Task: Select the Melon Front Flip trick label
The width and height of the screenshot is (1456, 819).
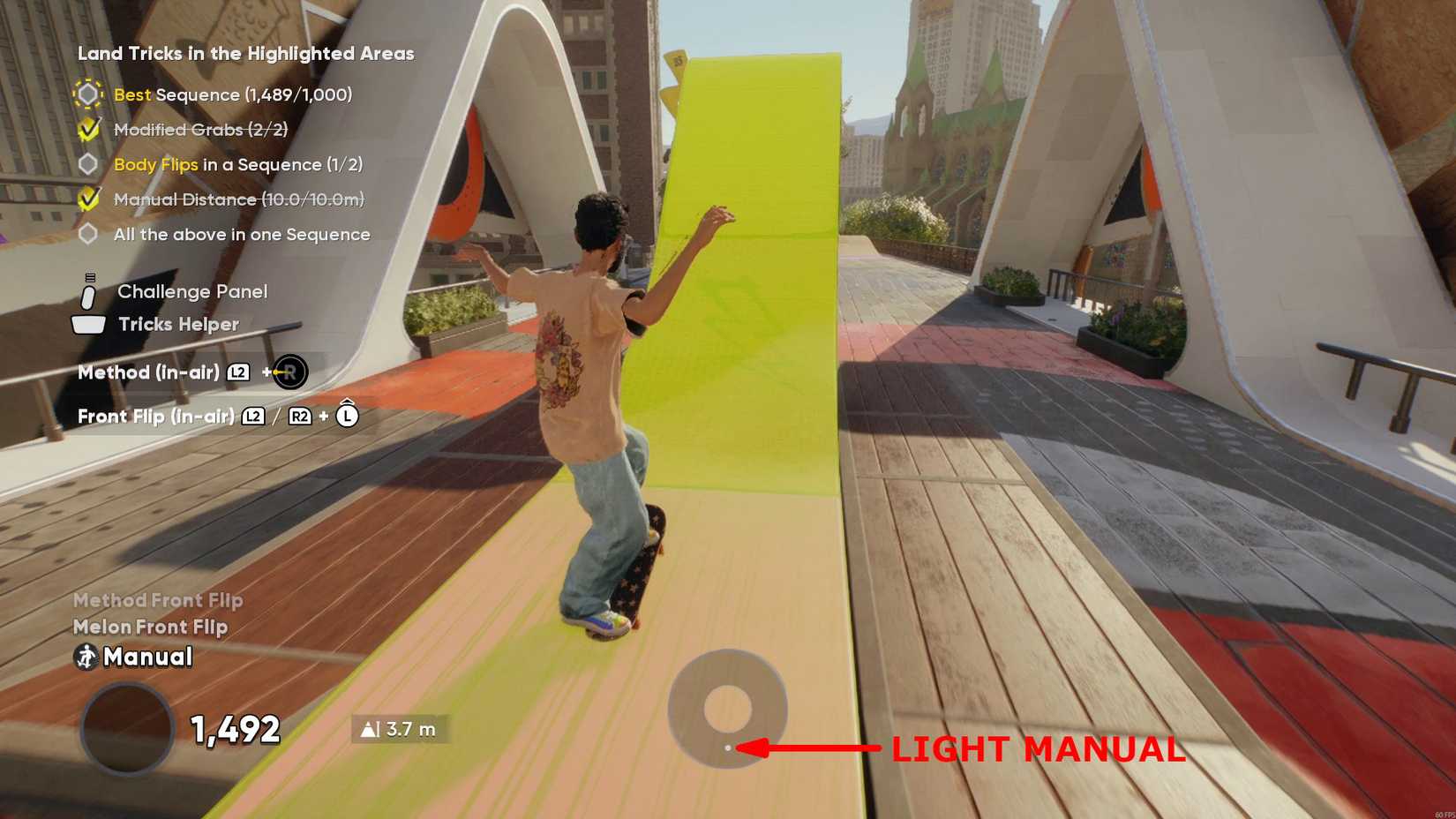Action: [149, 627]
